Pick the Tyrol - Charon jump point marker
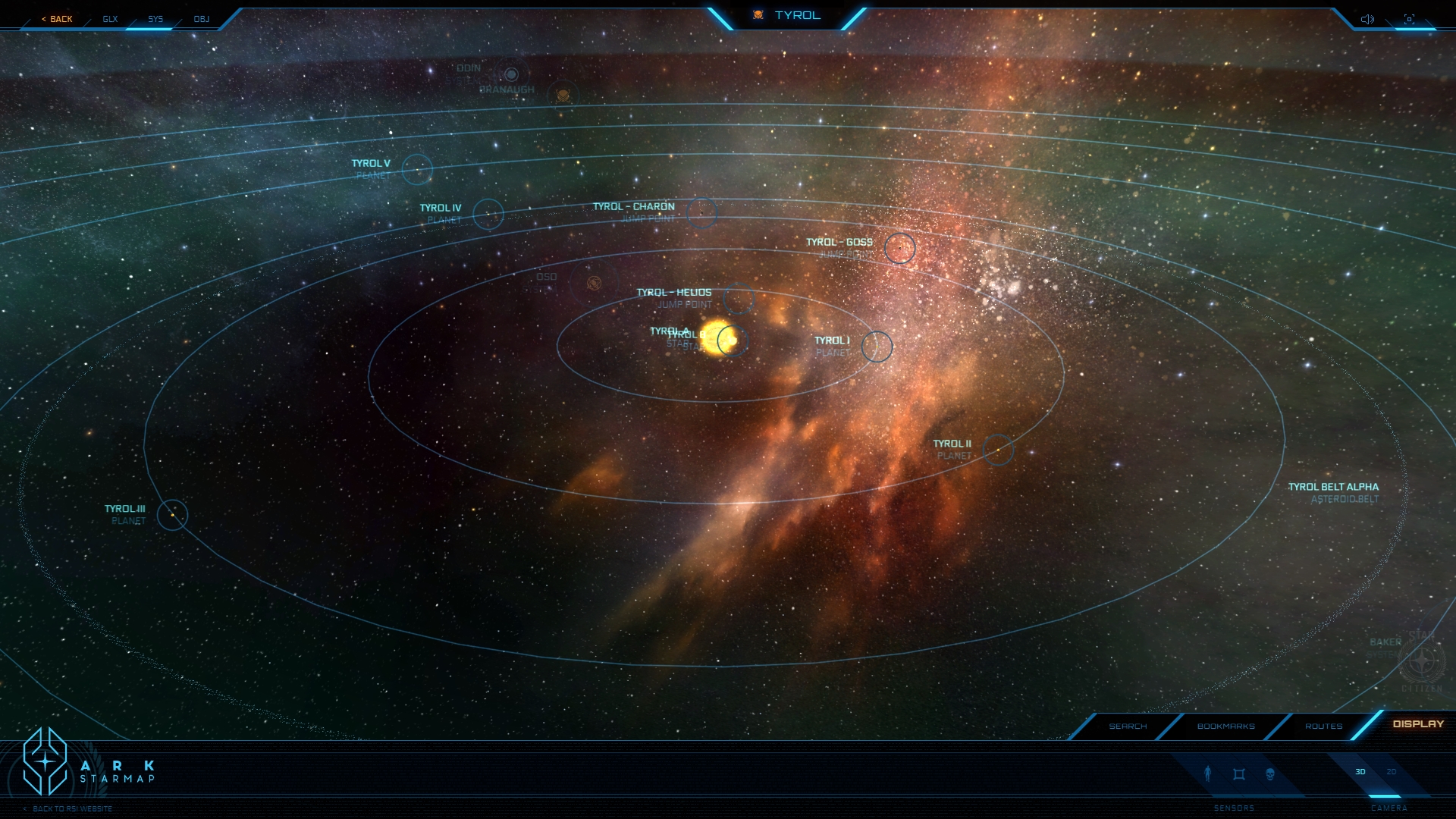Viewport: 1456px width, 819px height. (x=701, y=212)
